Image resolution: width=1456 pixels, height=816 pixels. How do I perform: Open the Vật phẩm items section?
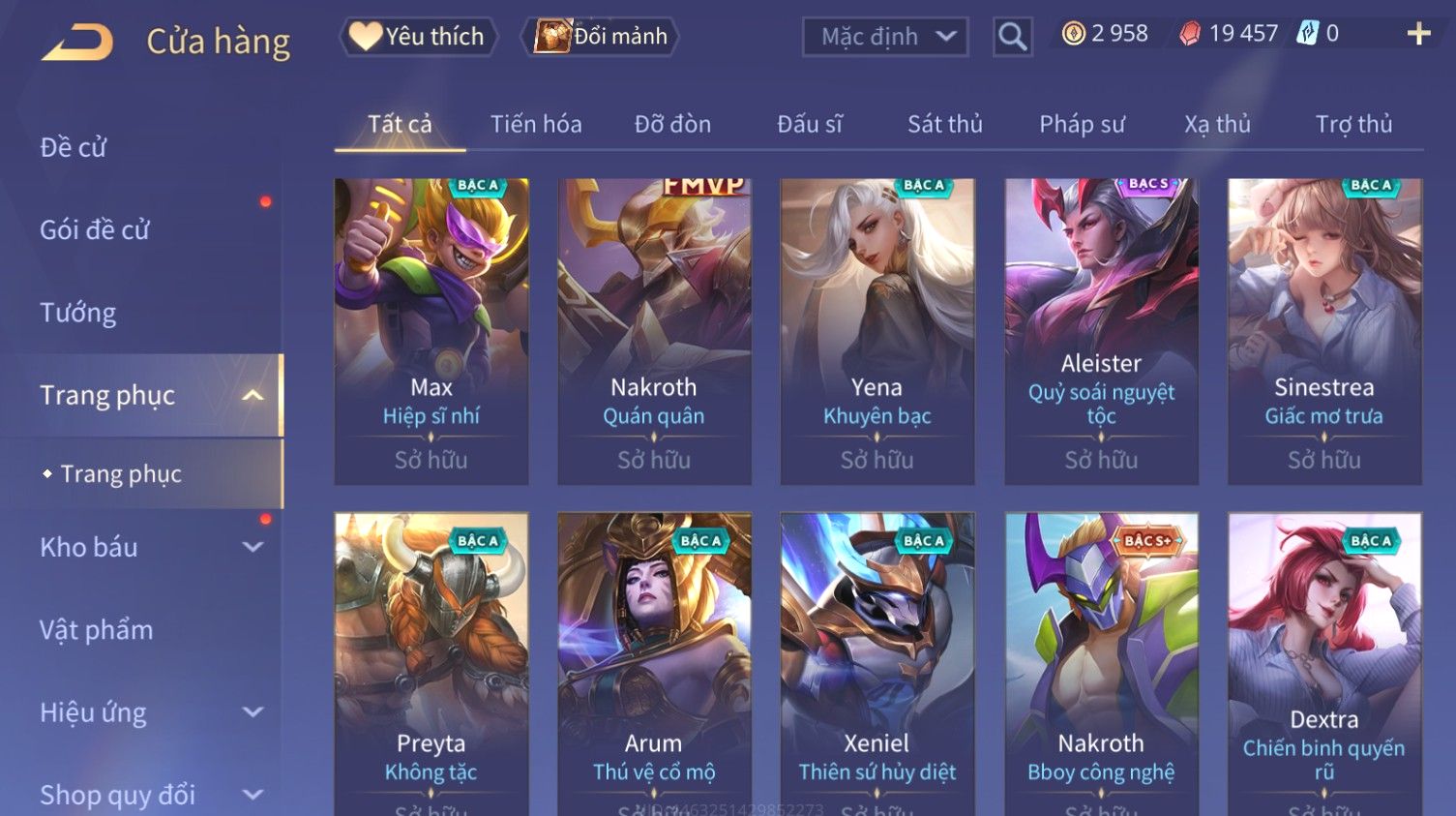97,630
